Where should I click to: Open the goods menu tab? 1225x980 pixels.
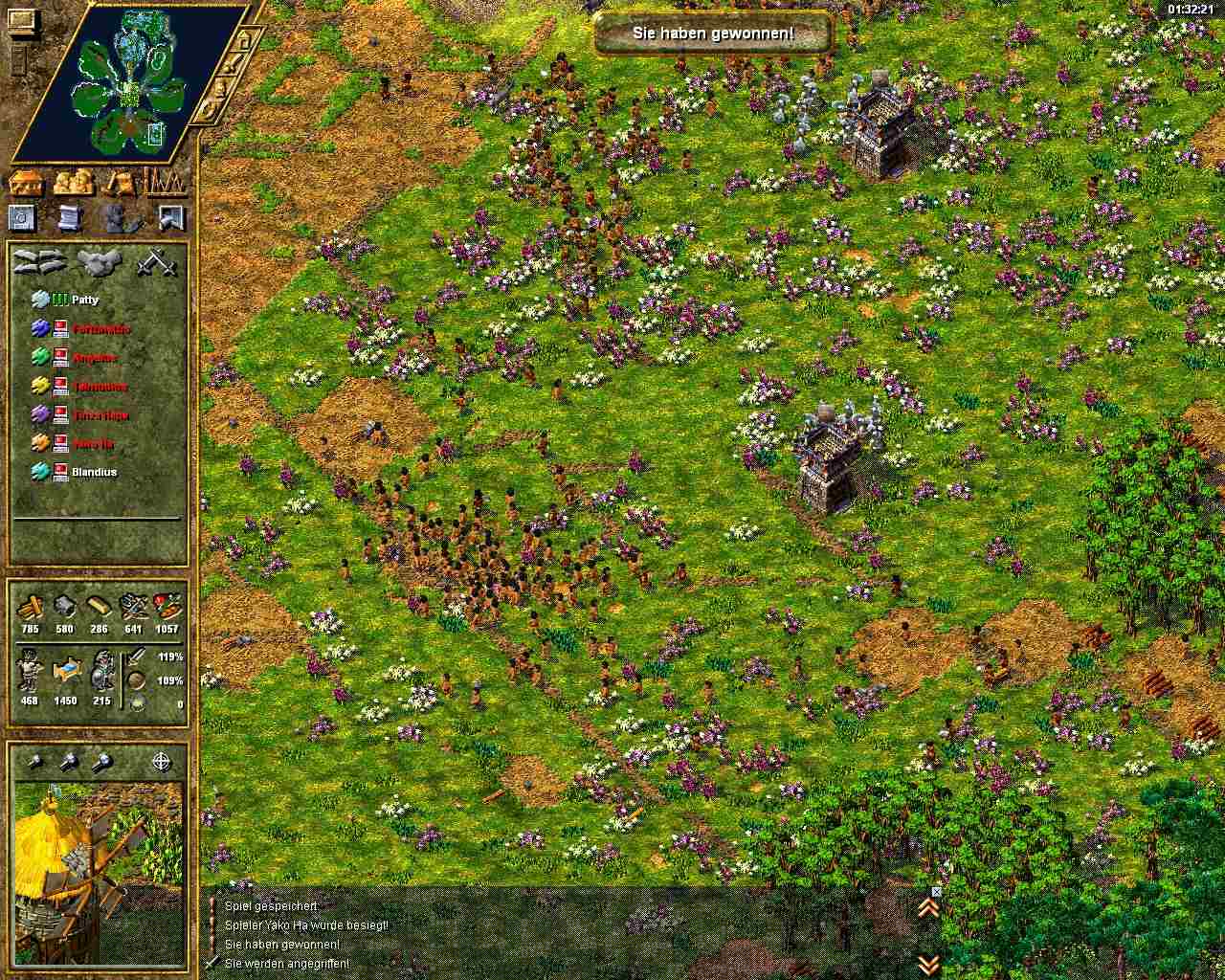coord(120,182)
